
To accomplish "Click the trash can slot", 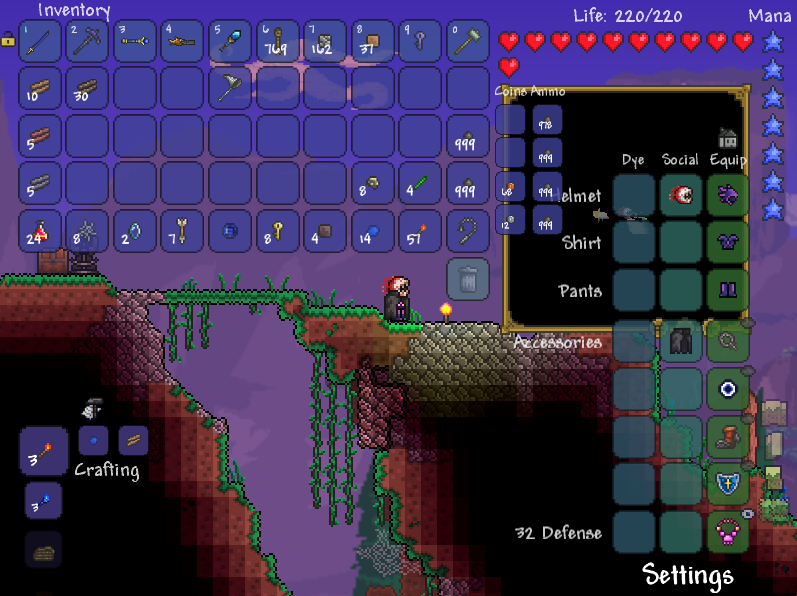I will pos(467,279).
